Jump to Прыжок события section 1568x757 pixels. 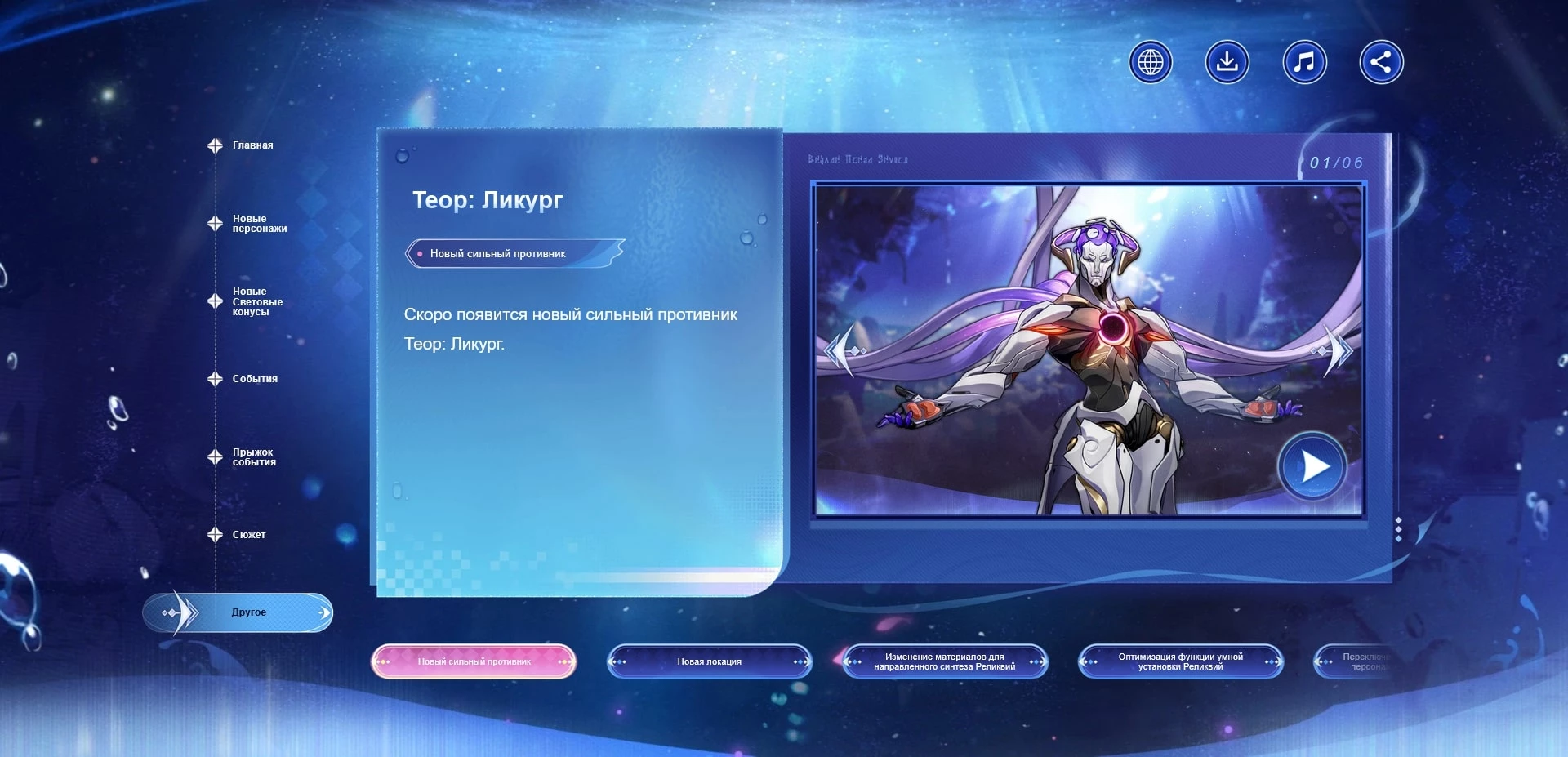(253, 457)
